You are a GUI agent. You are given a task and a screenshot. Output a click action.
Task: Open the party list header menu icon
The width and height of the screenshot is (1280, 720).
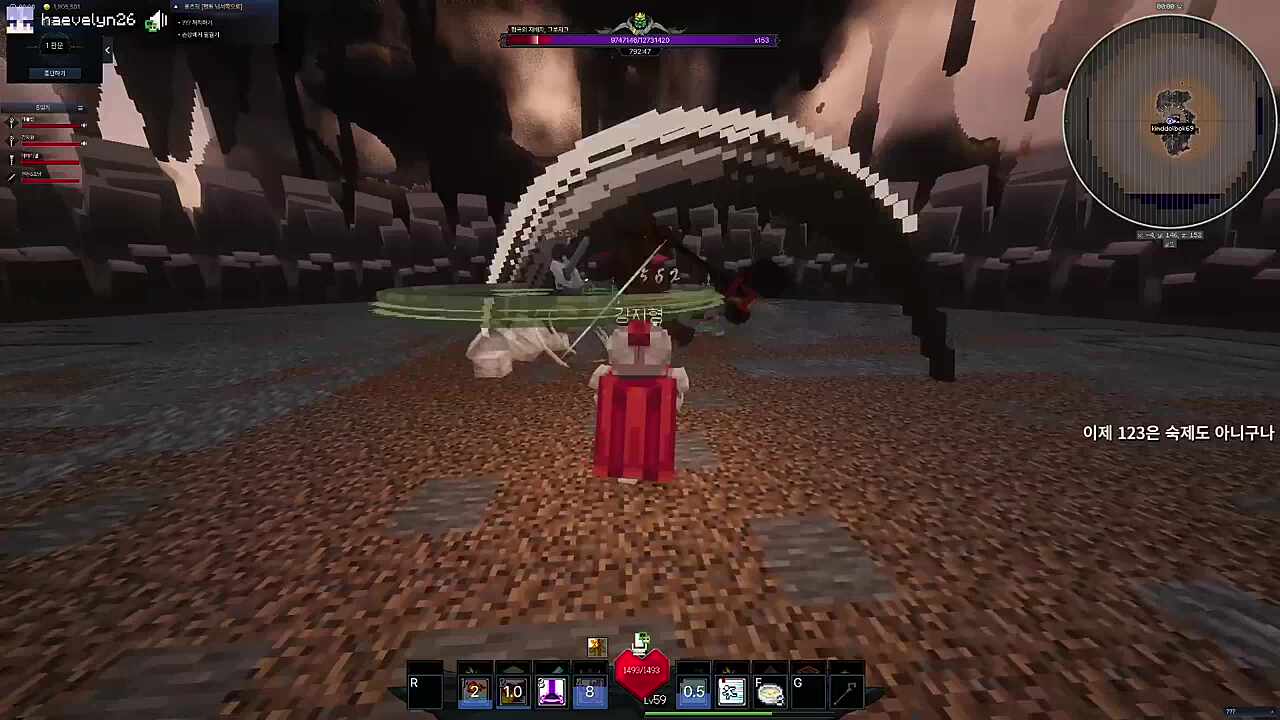pyautogui.click(x=80, y=108)
